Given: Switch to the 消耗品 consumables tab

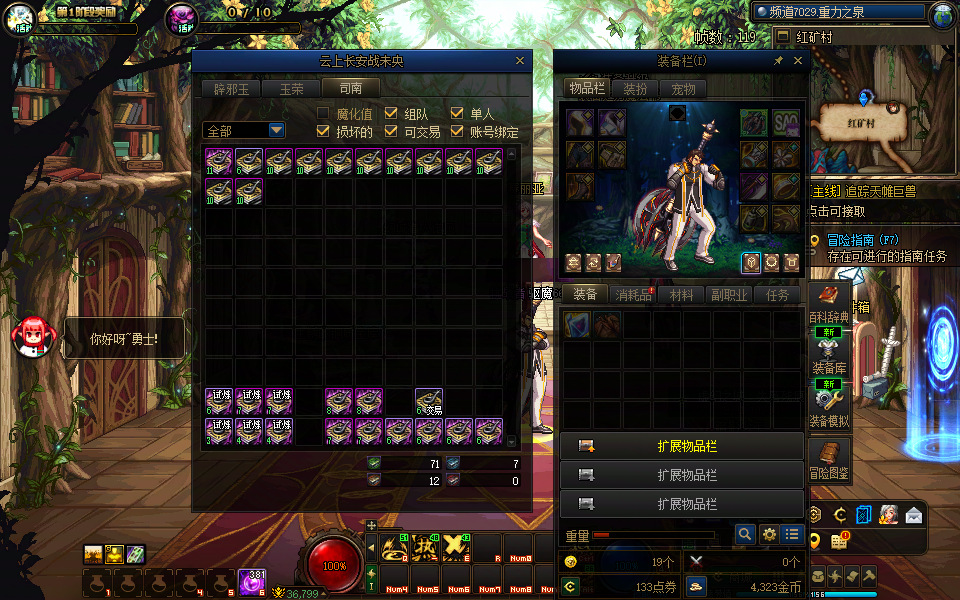Looking at the screenshot, I should 632,295.
